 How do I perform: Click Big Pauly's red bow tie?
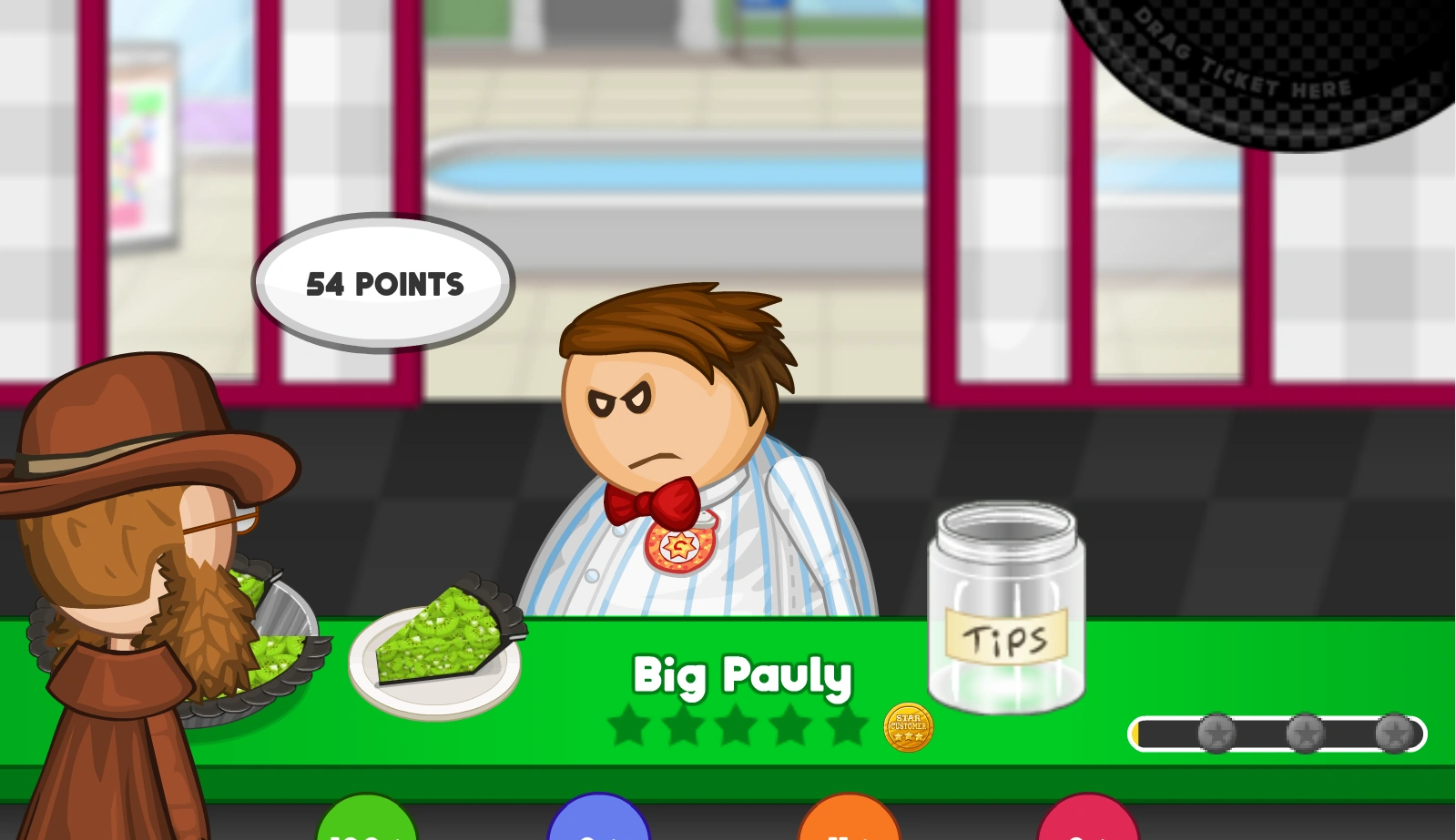click(652, 500)
